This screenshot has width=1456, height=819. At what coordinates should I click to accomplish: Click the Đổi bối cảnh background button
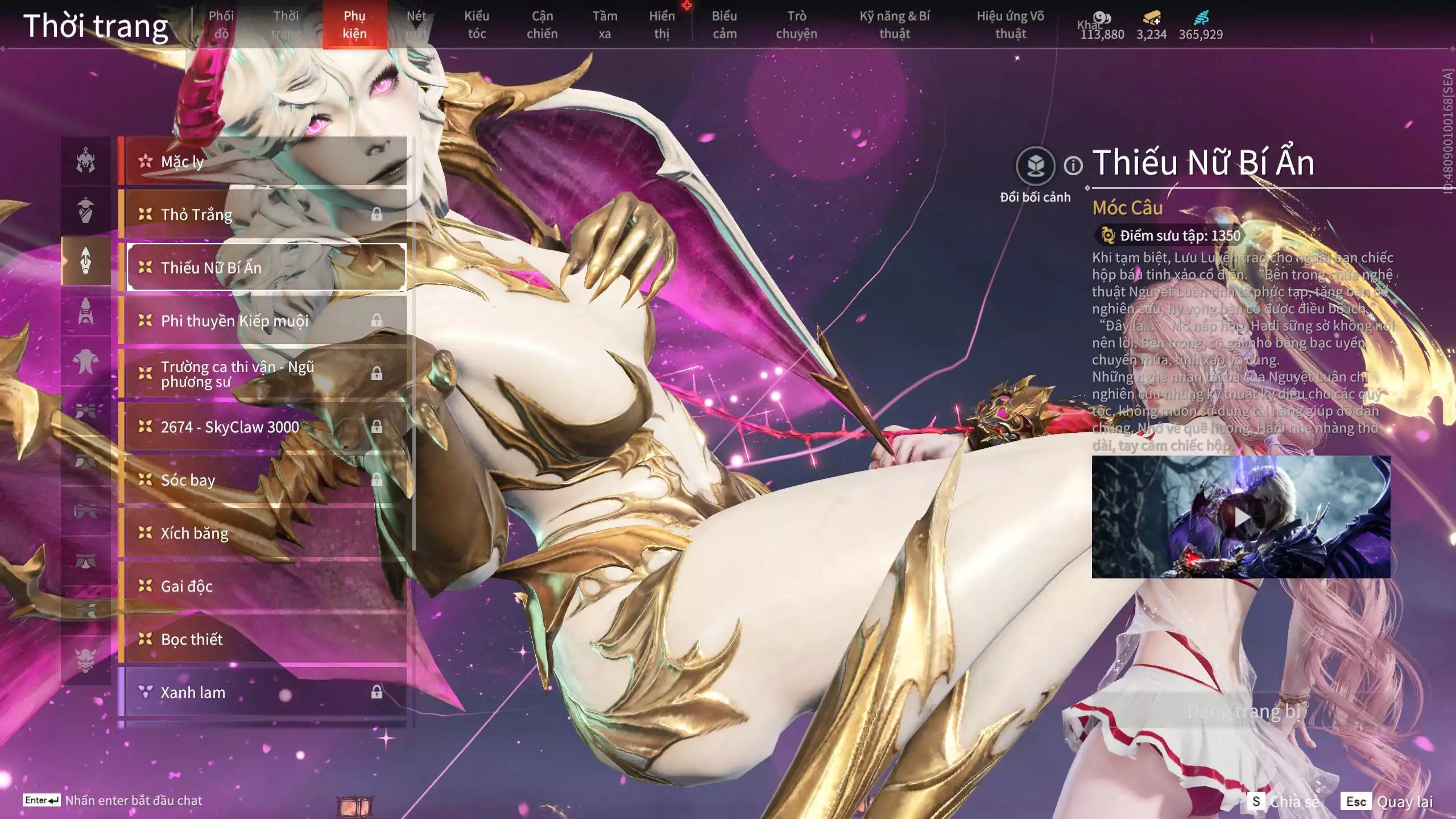[x=1036, y=167]
